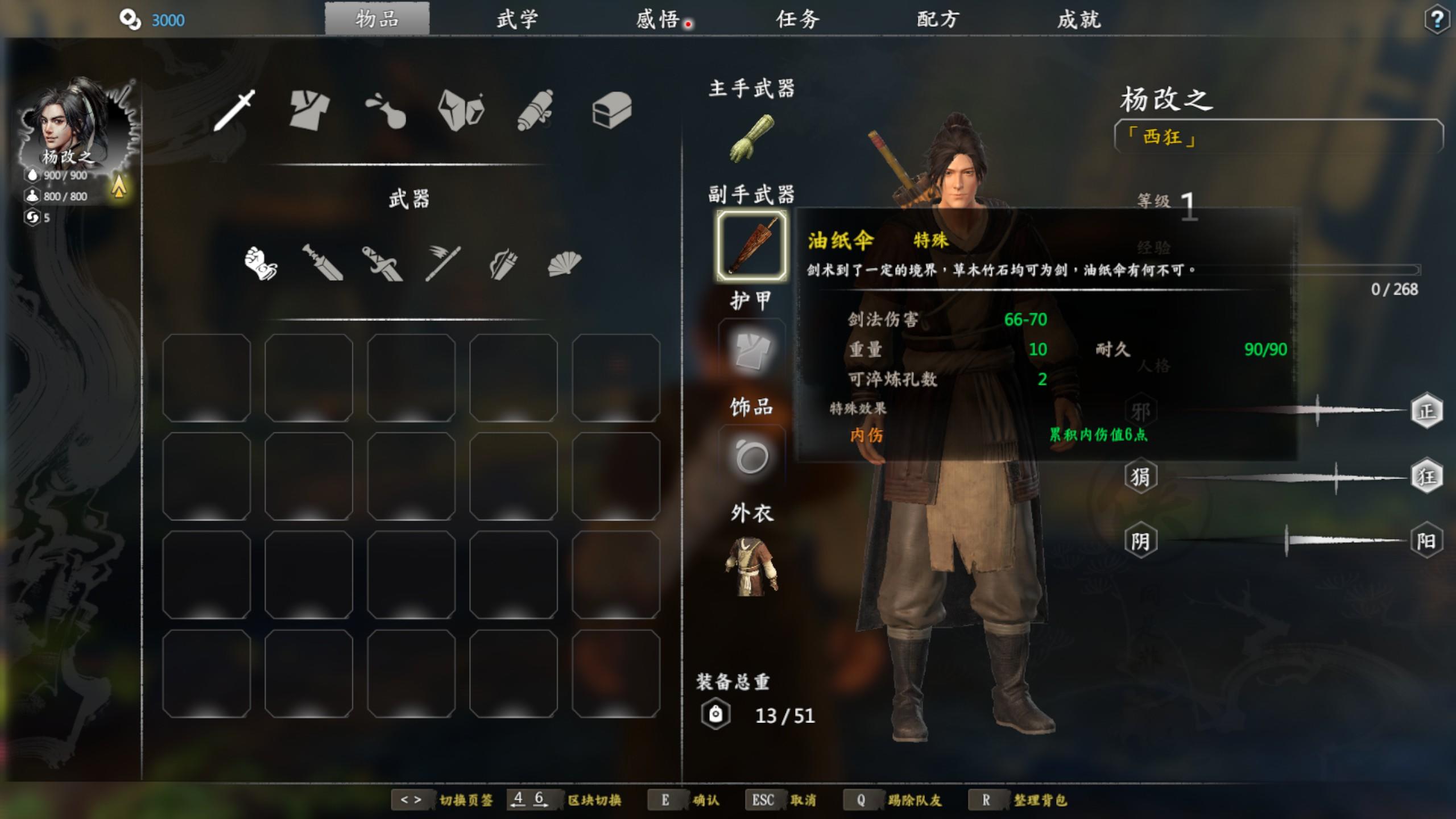
Task: Click the equipped outer robe slot
Action: [751, 566]
